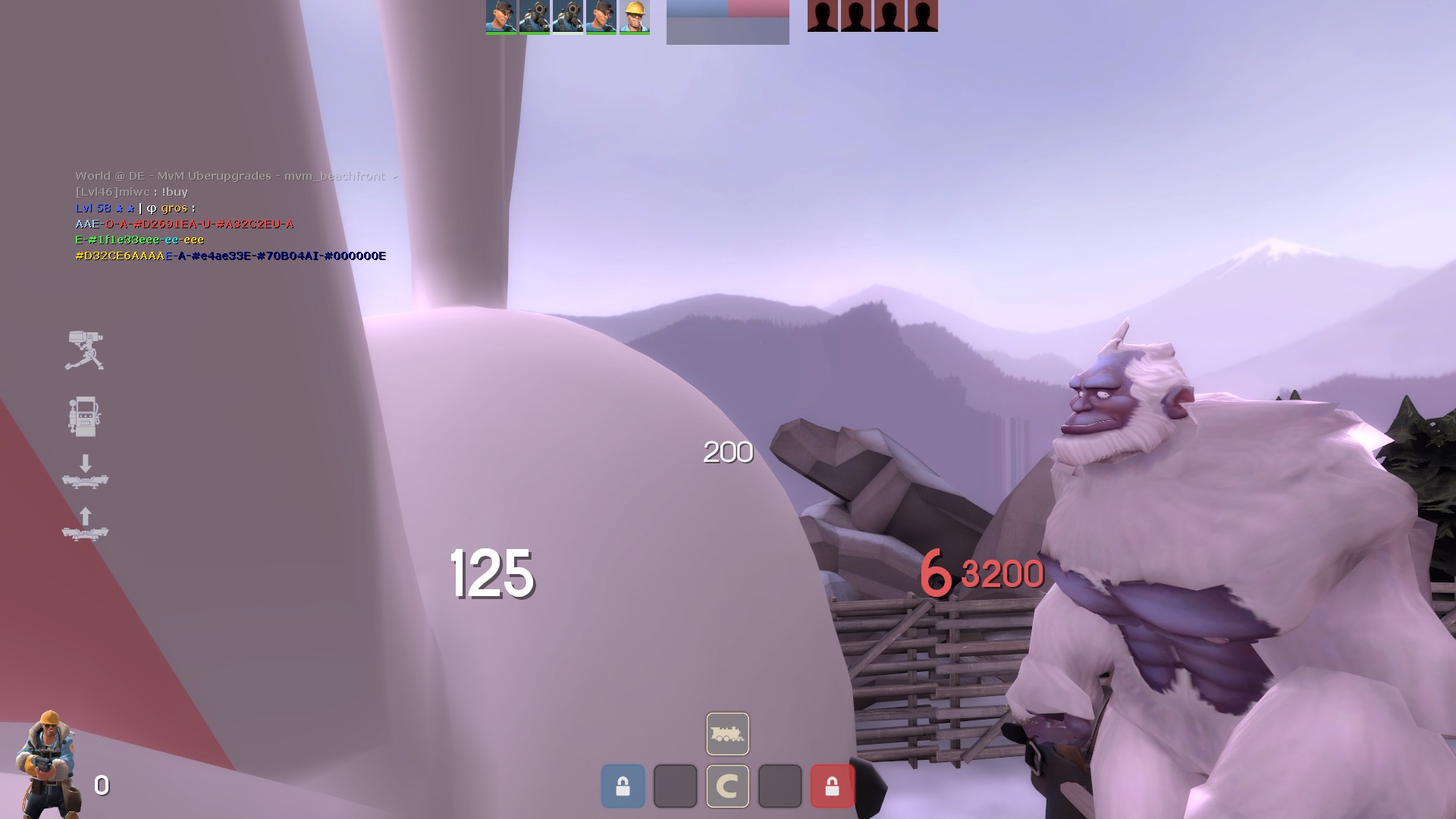Click the Engineer class model beside the metal count

[x=47, y=764]
